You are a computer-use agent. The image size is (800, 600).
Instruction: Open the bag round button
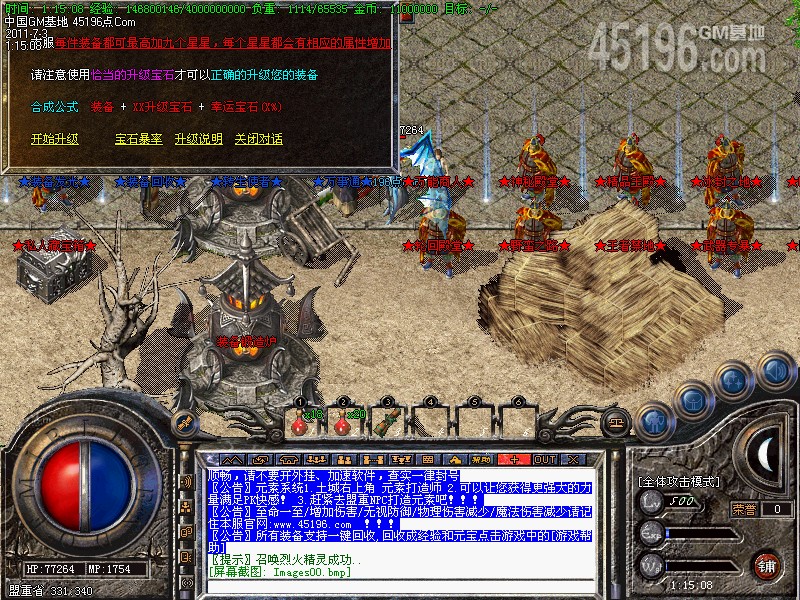pyautogui.click(x=692, y=399)
